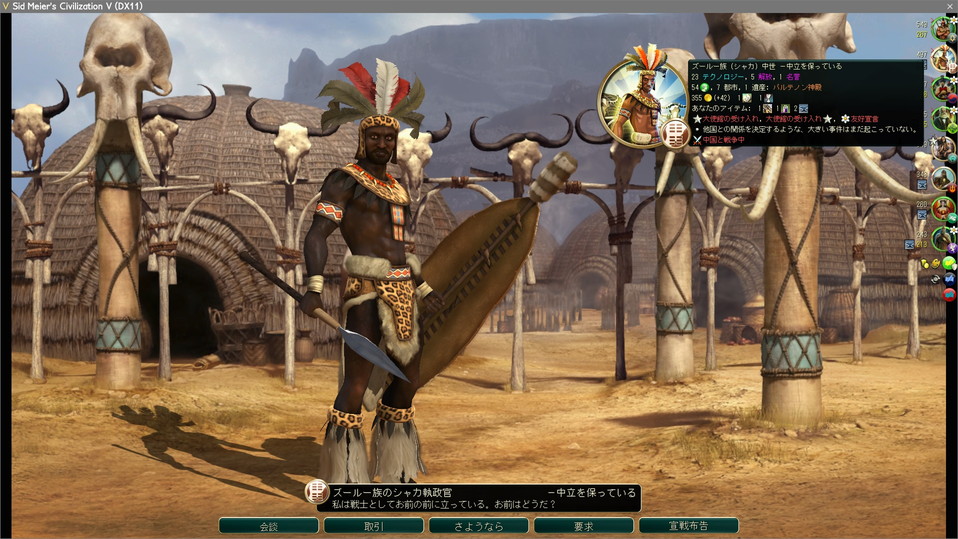Declare war with 宣戦布告 button
This screenshot has height=539, width=958.
coord(688,525)
